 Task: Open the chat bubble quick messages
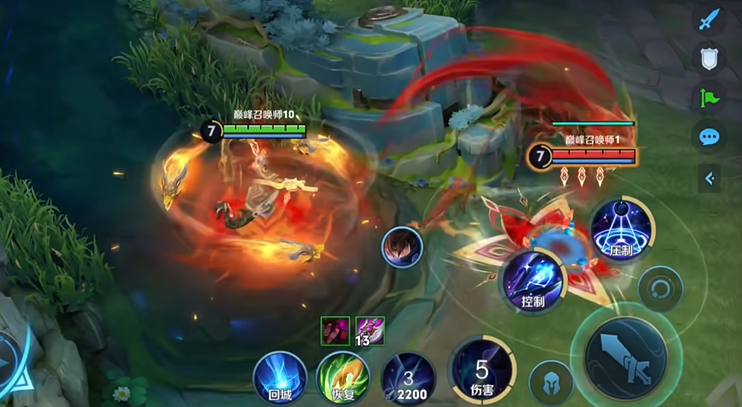point(710,137)
